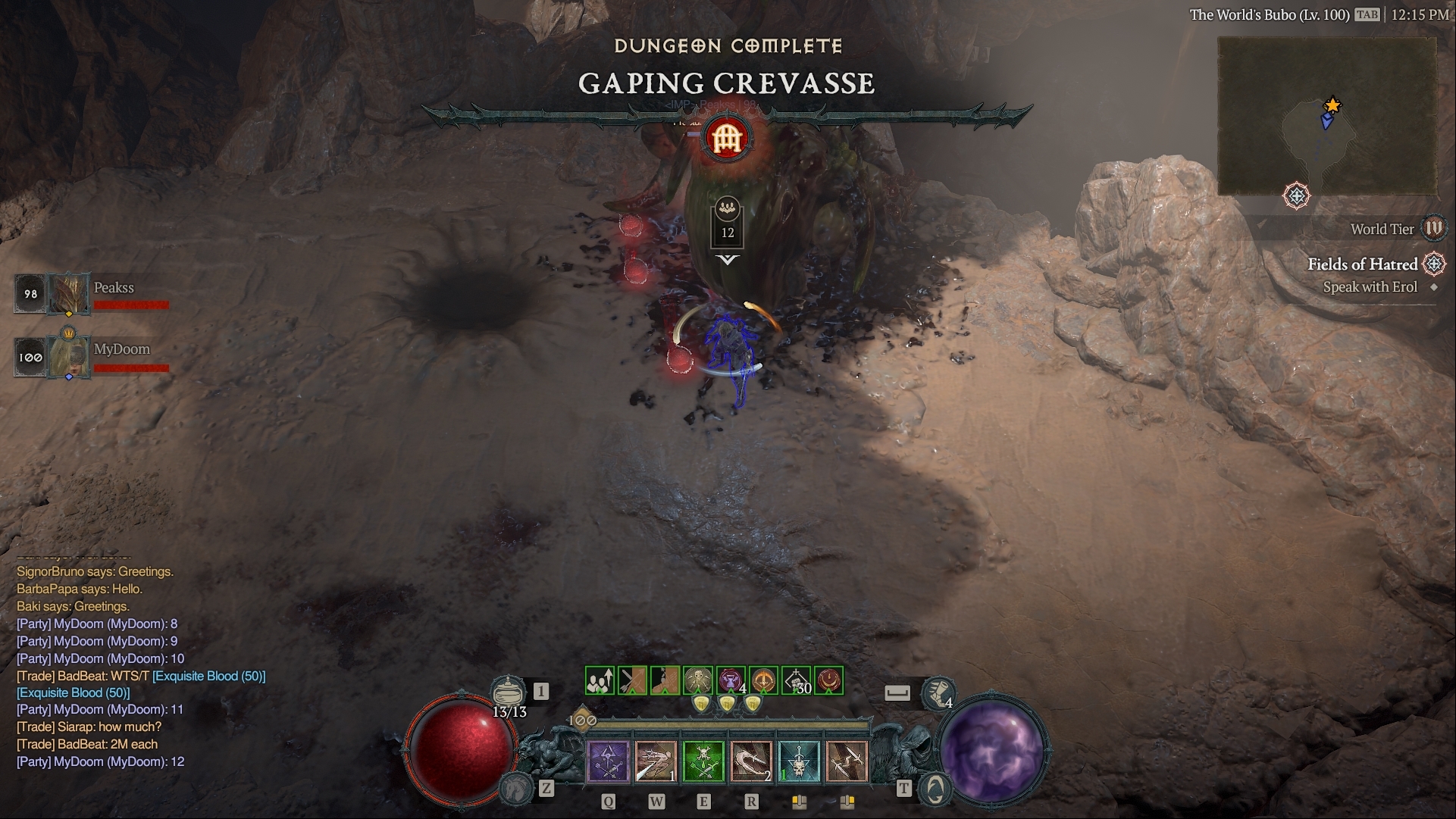The width and height of the screenshot is (1456, 819).
Task: Click the red dungeon gate icon
Action: pos(727,138)
